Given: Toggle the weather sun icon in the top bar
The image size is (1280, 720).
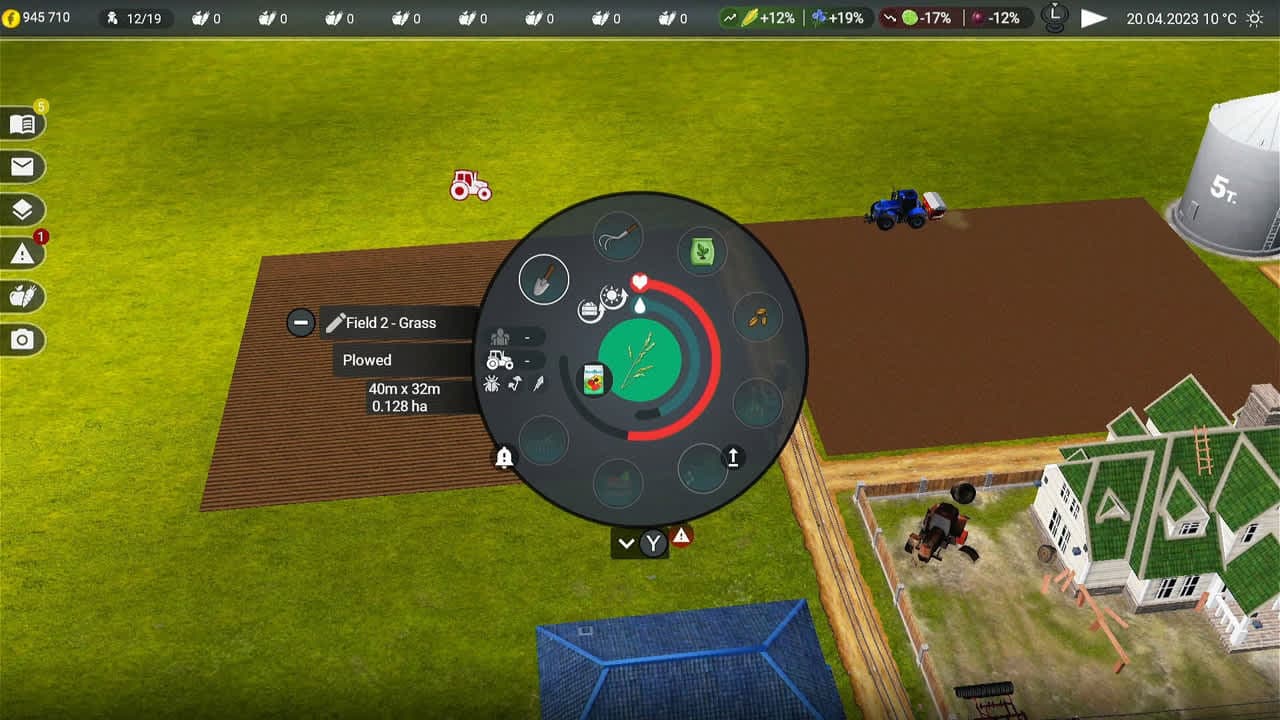Looking at the screenshot, I should [1253, 17].
